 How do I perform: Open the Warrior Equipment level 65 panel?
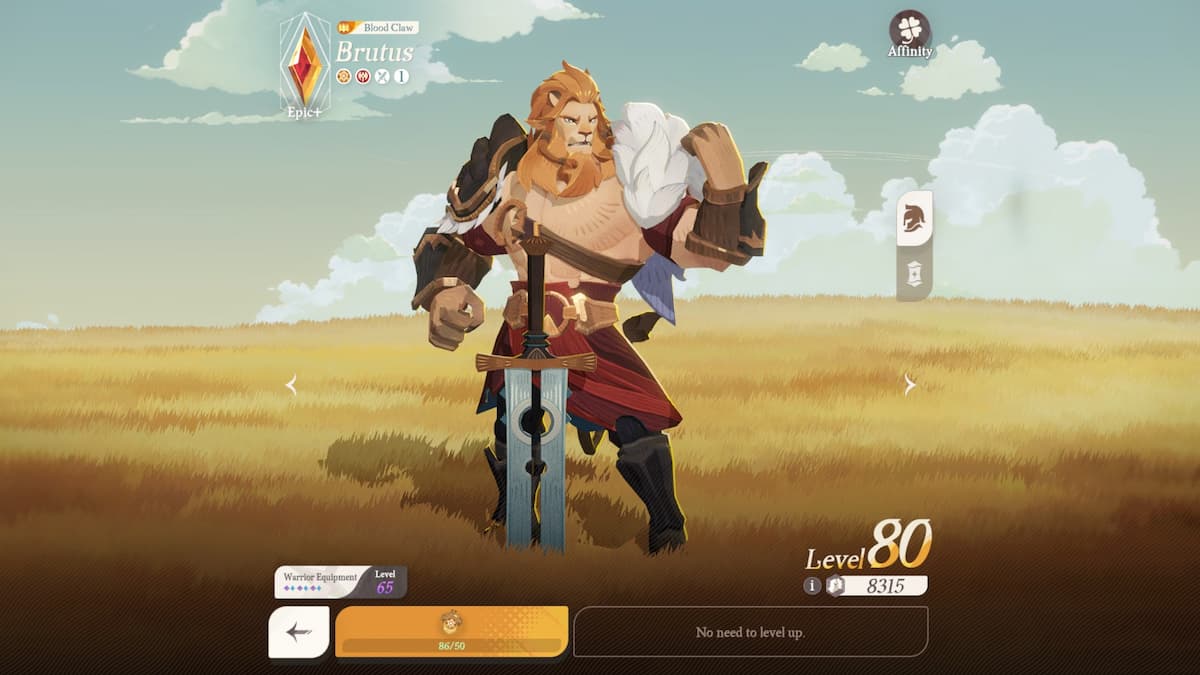click(340, 582)
